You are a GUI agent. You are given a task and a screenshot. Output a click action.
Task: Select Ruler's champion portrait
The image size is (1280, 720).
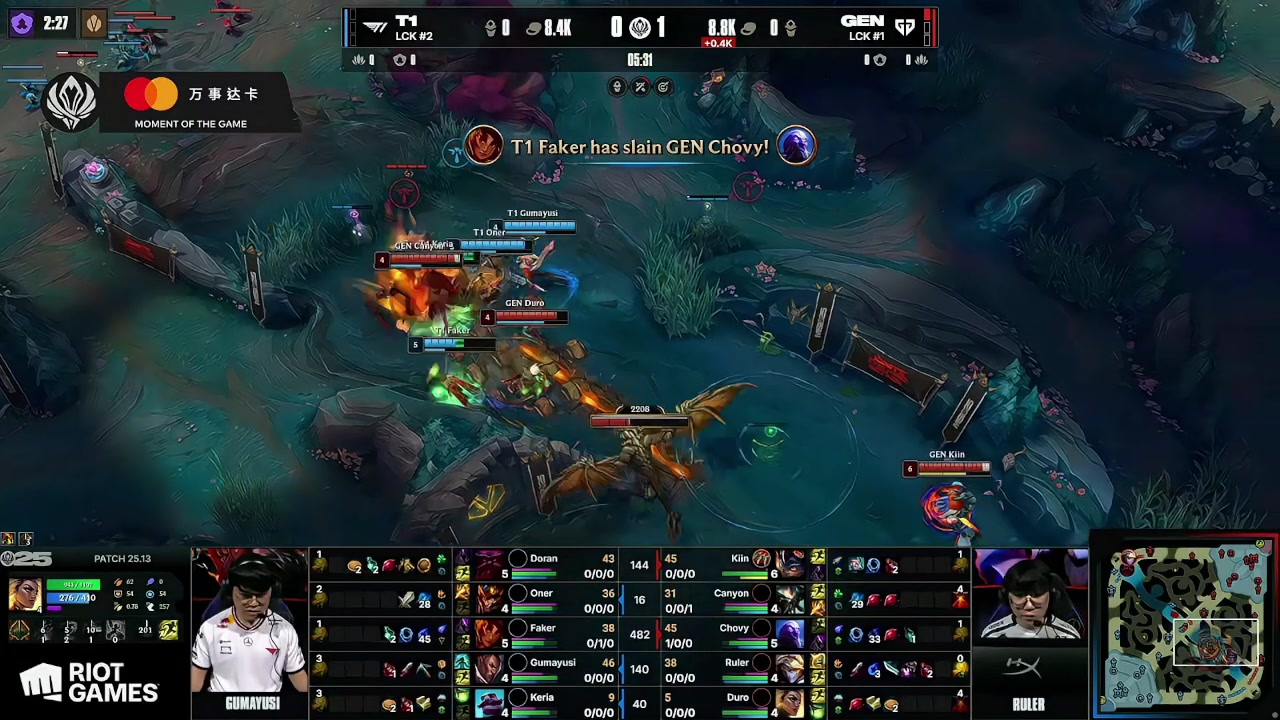789,668
